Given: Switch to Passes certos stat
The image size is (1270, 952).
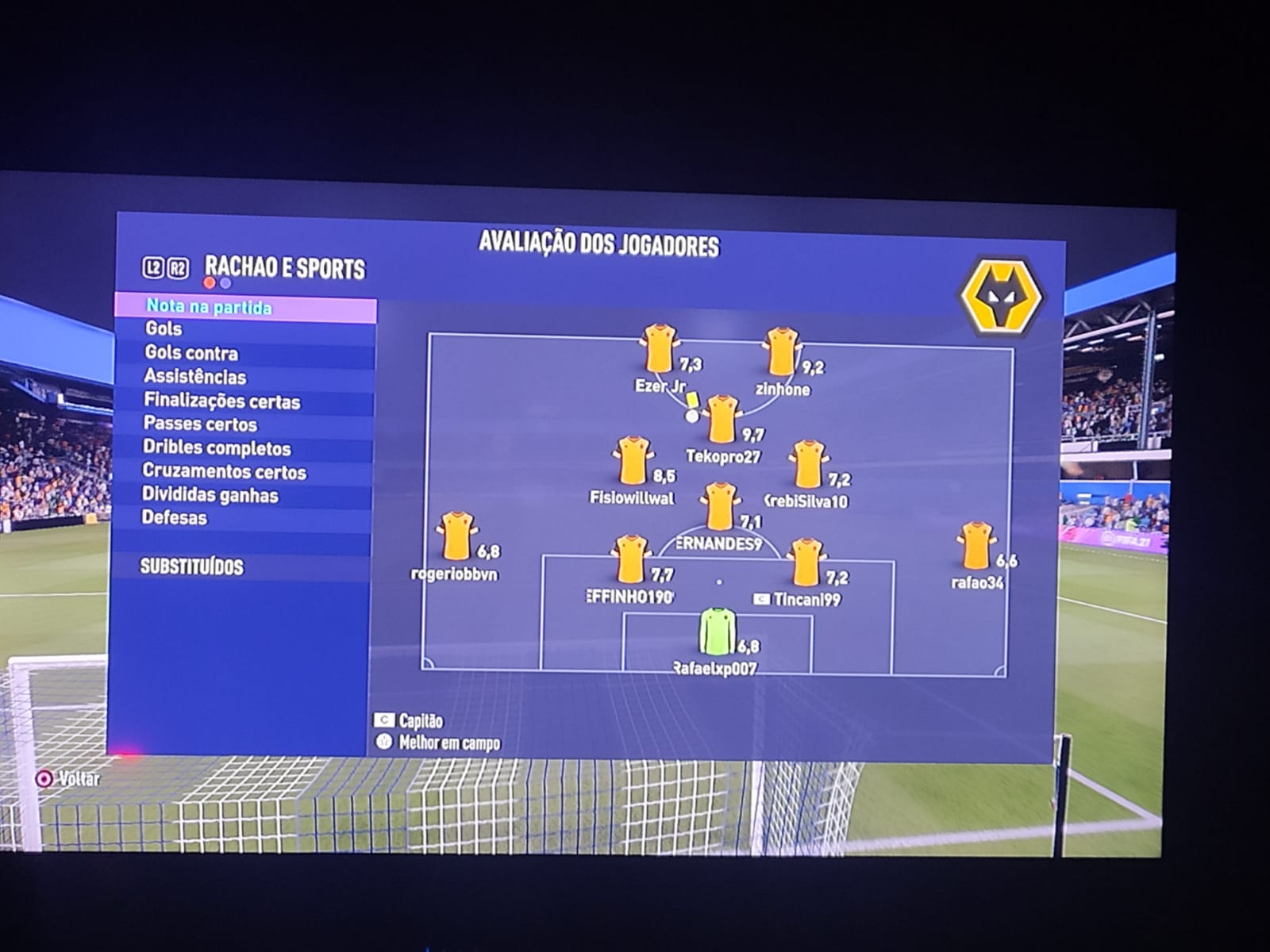Looking at the screenshot, I should pyautogui.click(x=200, y=424).
